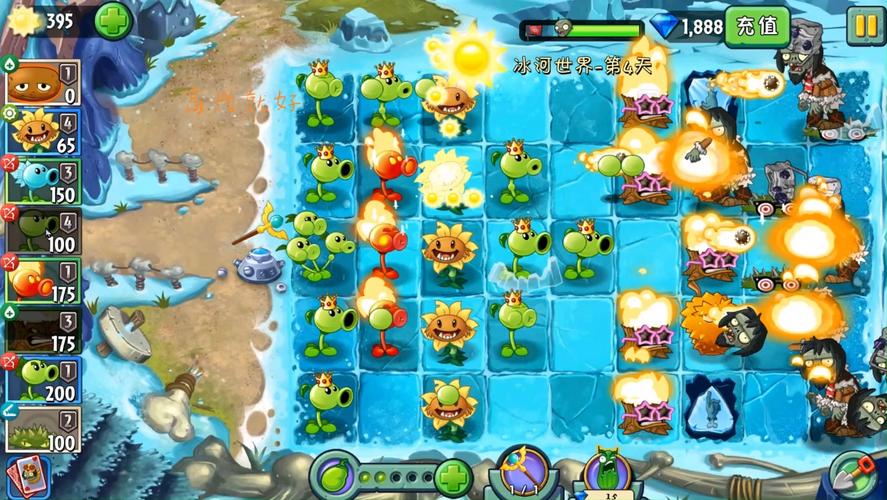This screenshot has height=500, width=887.
Task: Tap the 充值 recharge button
Action: click(x=756, y=26)
